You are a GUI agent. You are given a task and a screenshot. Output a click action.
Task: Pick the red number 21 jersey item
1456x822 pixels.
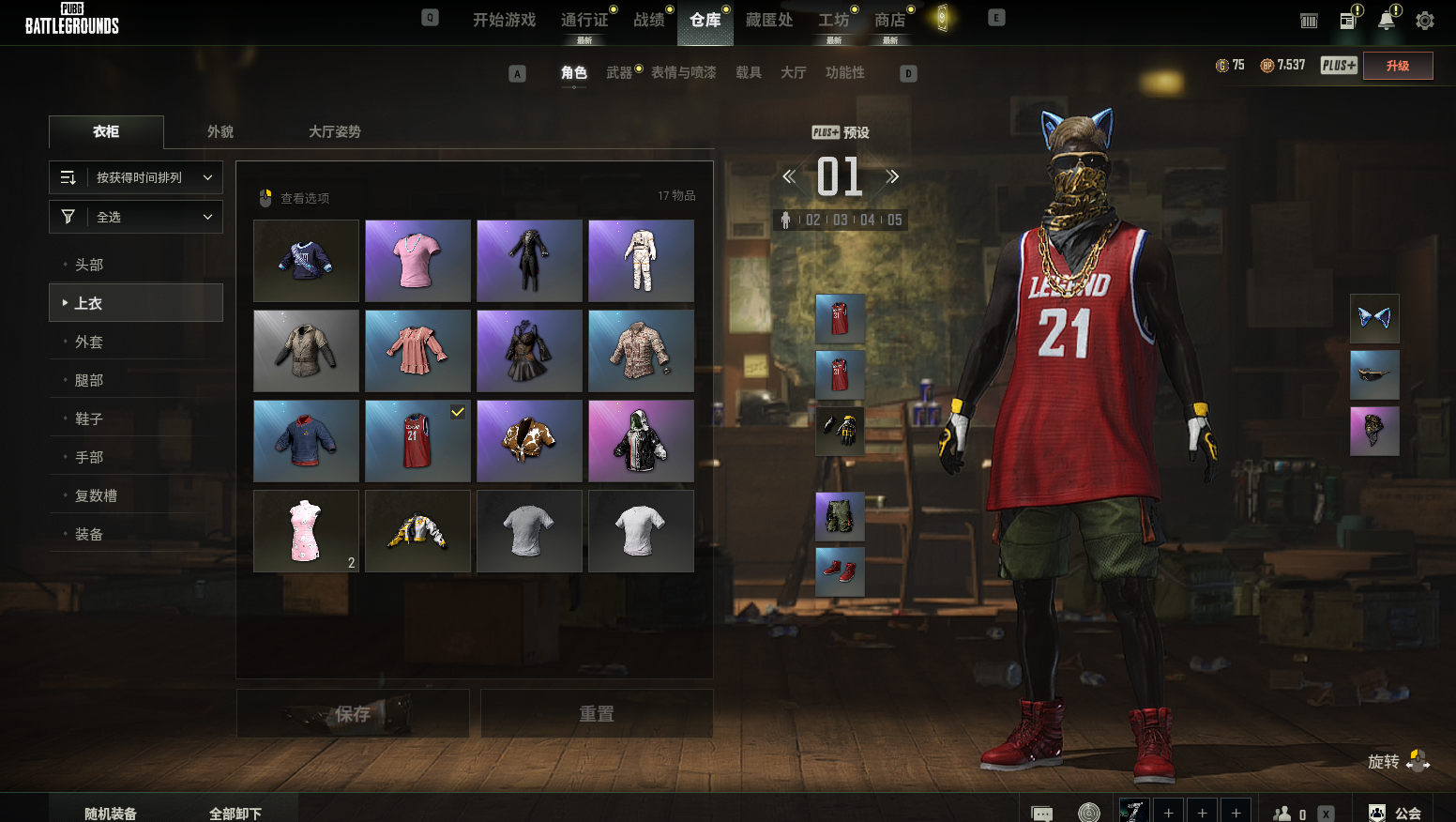point(417,441)
